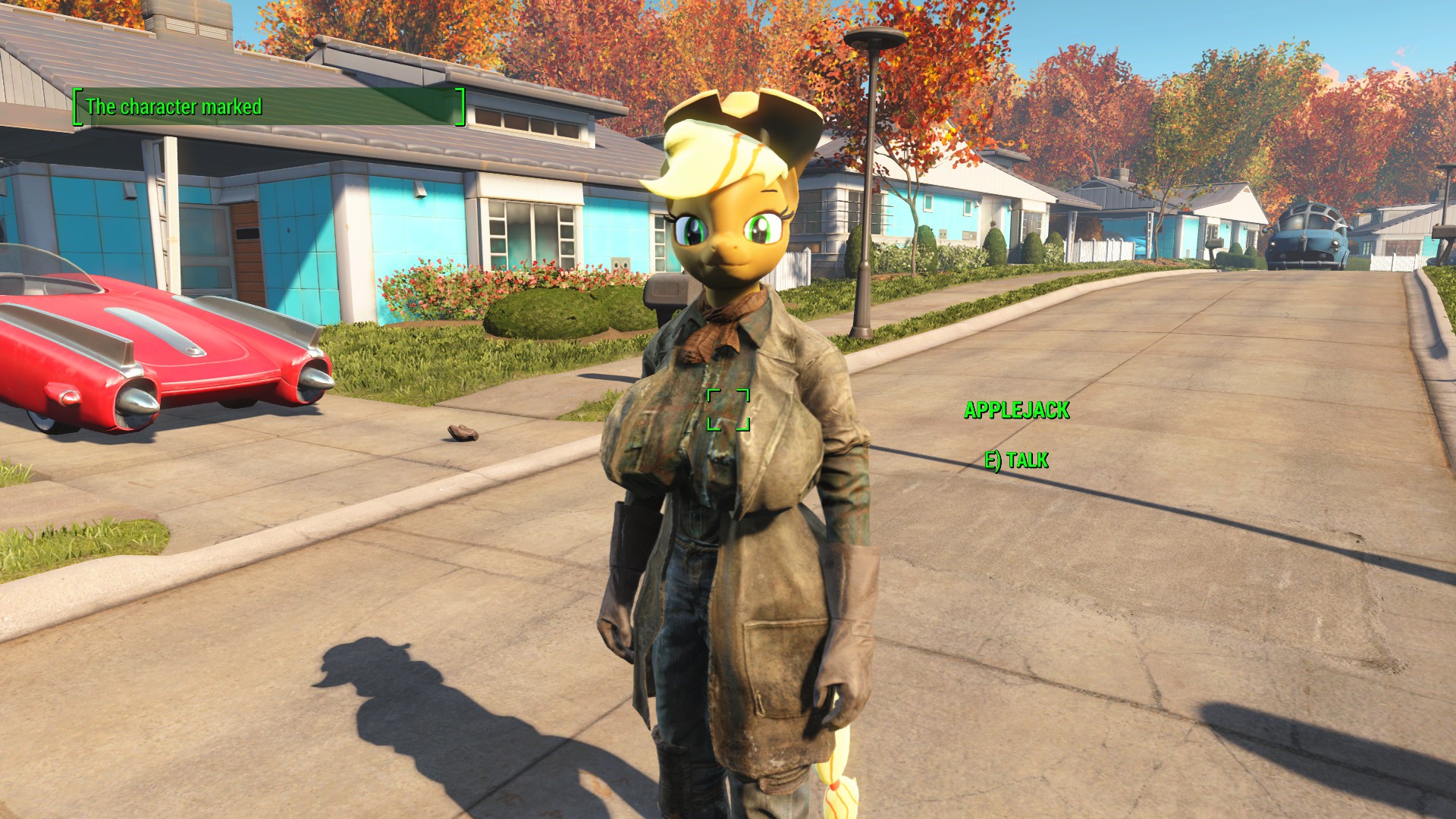The width and height of the screenshot is (1456, 819).
Task: Click Applejack's face
Action: pos(728,235)
